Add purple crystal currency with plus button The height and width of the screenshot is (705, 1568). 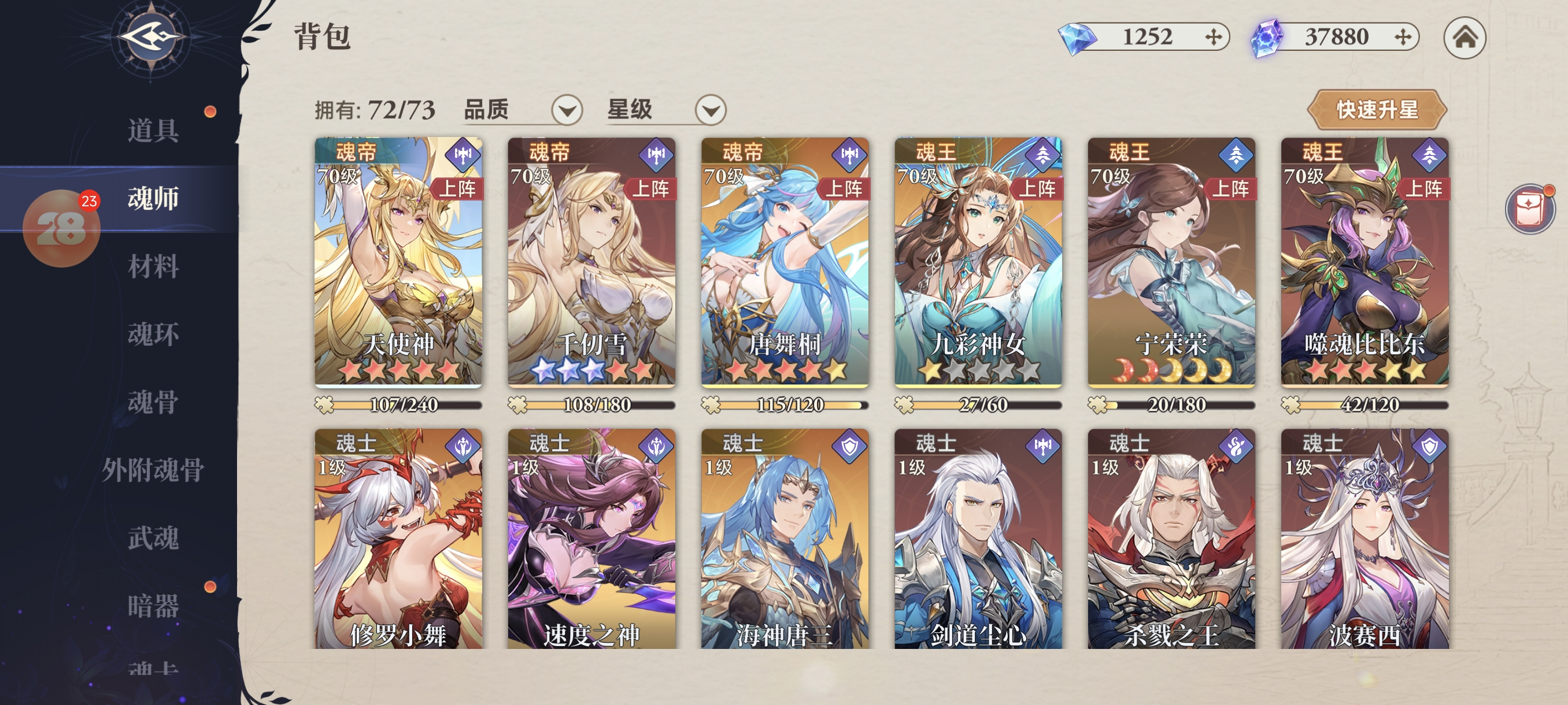coord(1403,38)
